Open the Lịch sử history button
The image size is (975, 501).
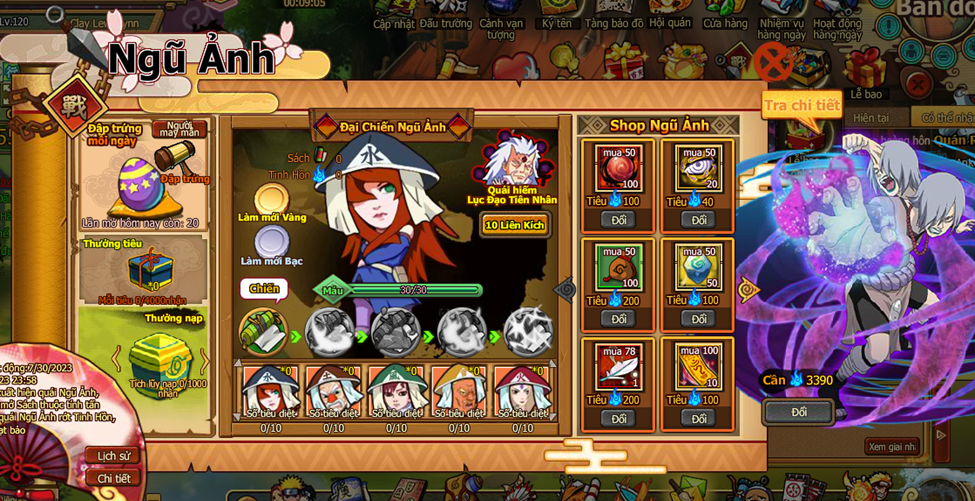(113, 456)
